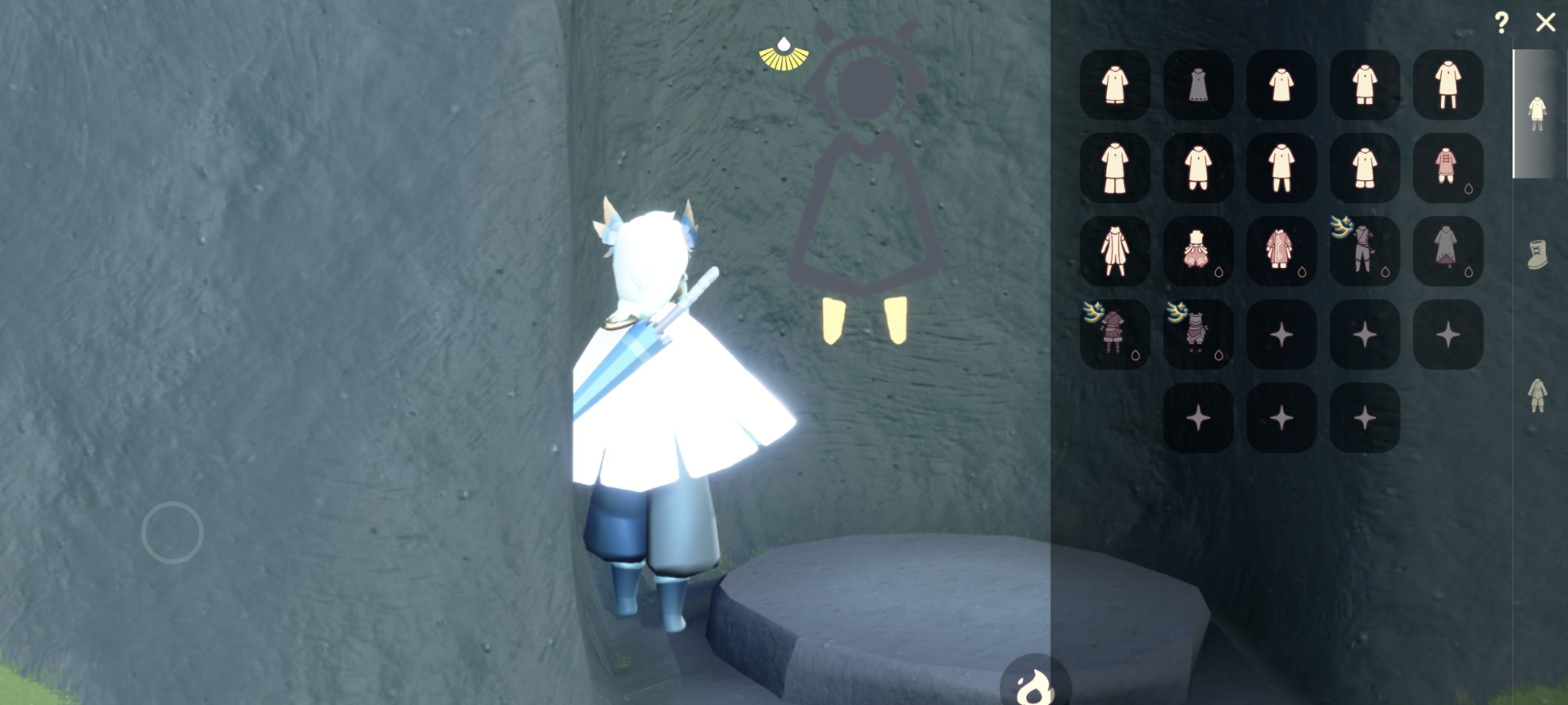Choose the pink dress with bloomers
The height and width of the screenshot is (705, 1568).
coord(1198,251)
